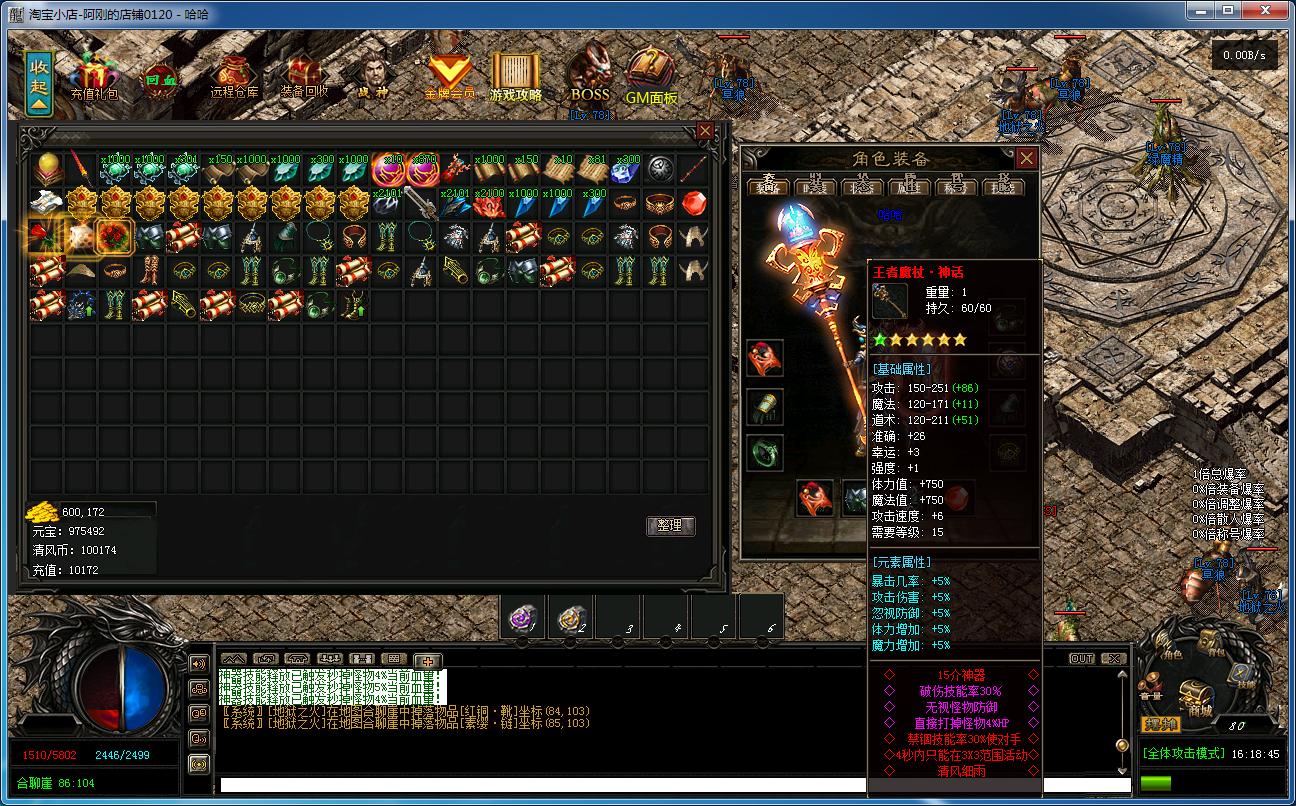Open 装备回收 equipment recycling

[x=304, y=77]
